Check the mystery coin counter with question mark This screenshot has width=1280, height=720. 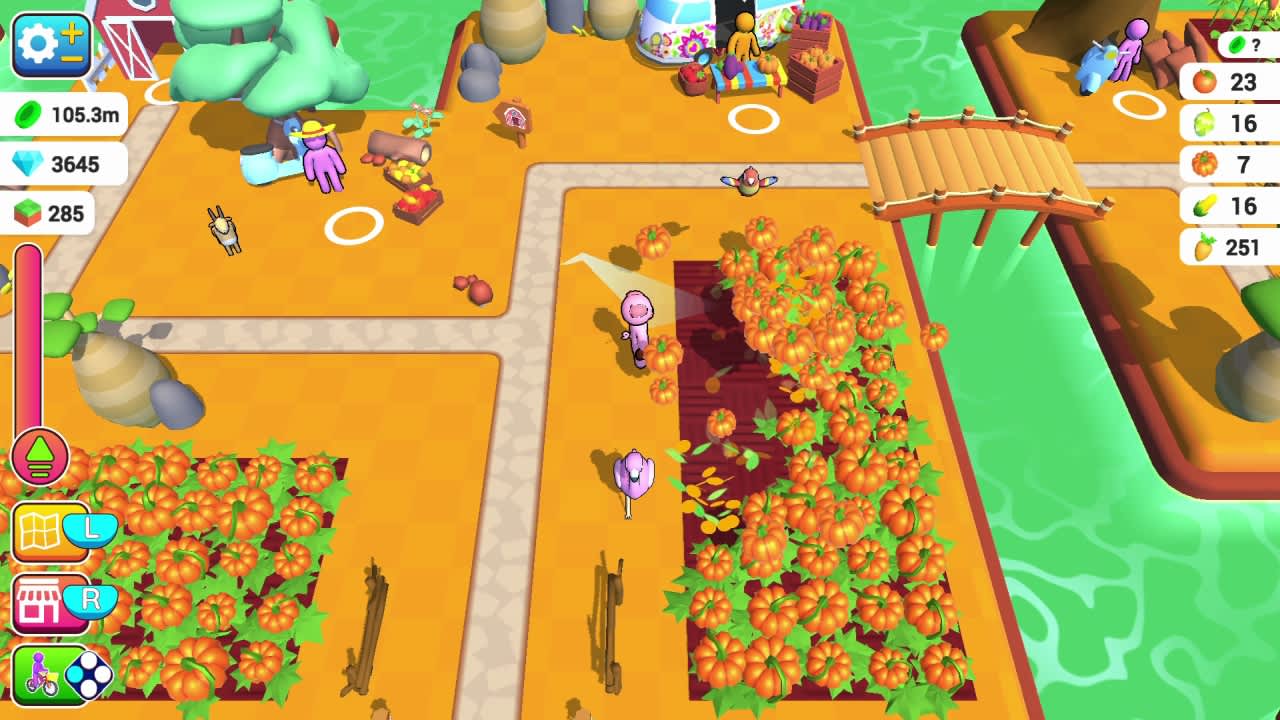pyautogui.click(x=1245, y=42)
